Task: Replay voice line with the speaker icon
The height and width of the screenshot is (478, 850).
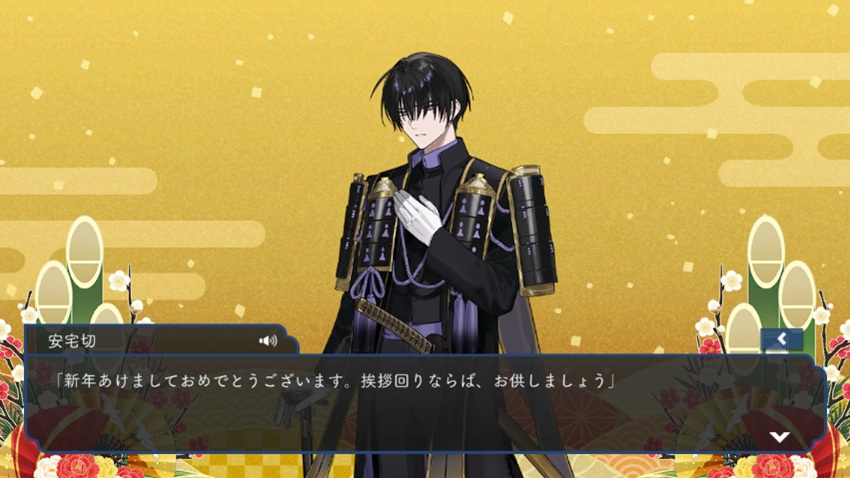Action: 267,340
